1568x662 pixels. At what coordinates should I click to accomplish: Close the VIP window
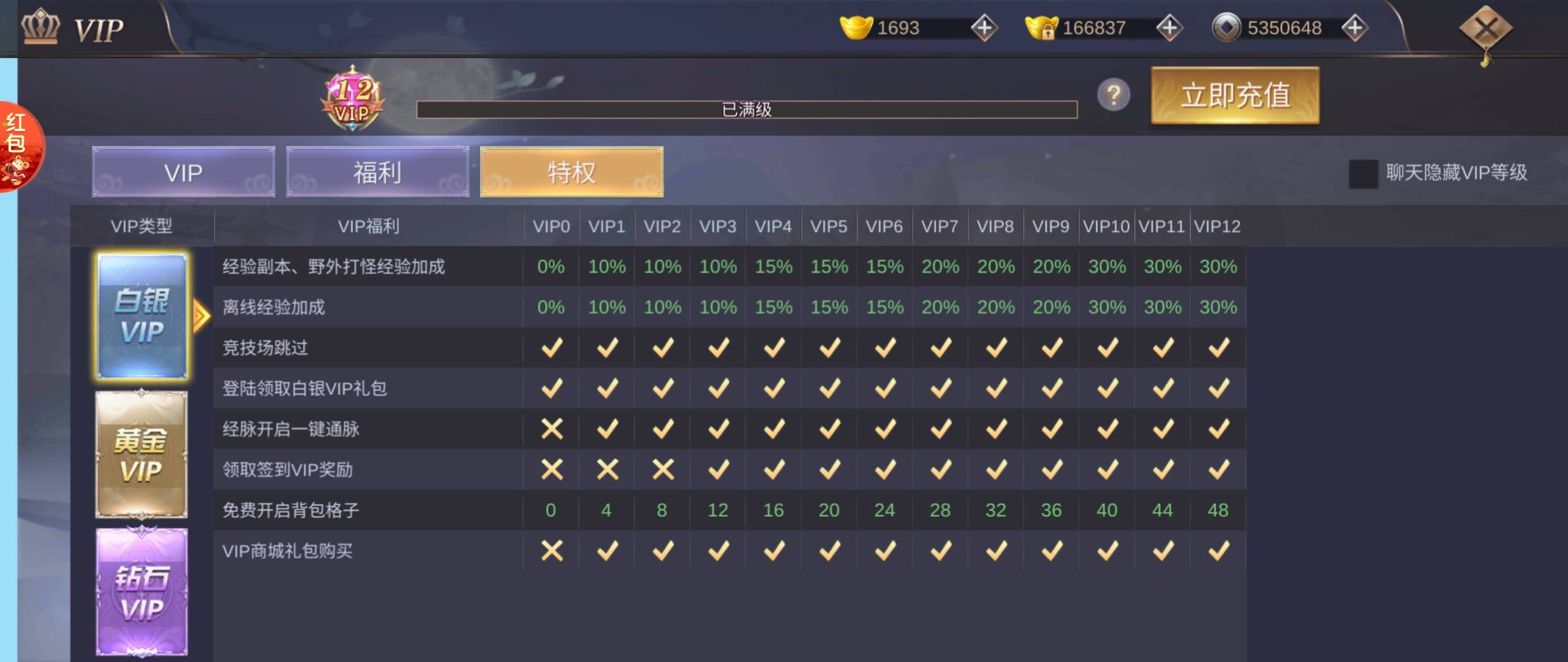pyautogui.click(x=1485, y=28)
